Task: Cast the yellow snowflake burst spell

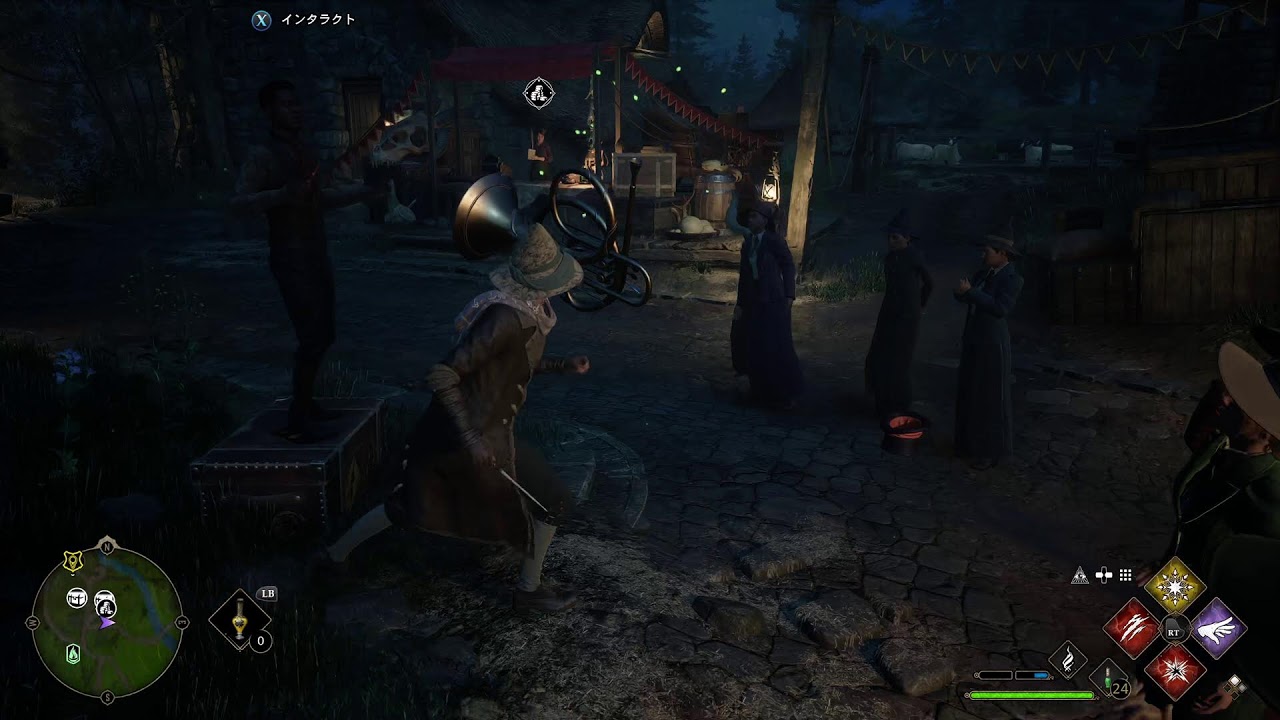Action: [x=1175, y=587]
